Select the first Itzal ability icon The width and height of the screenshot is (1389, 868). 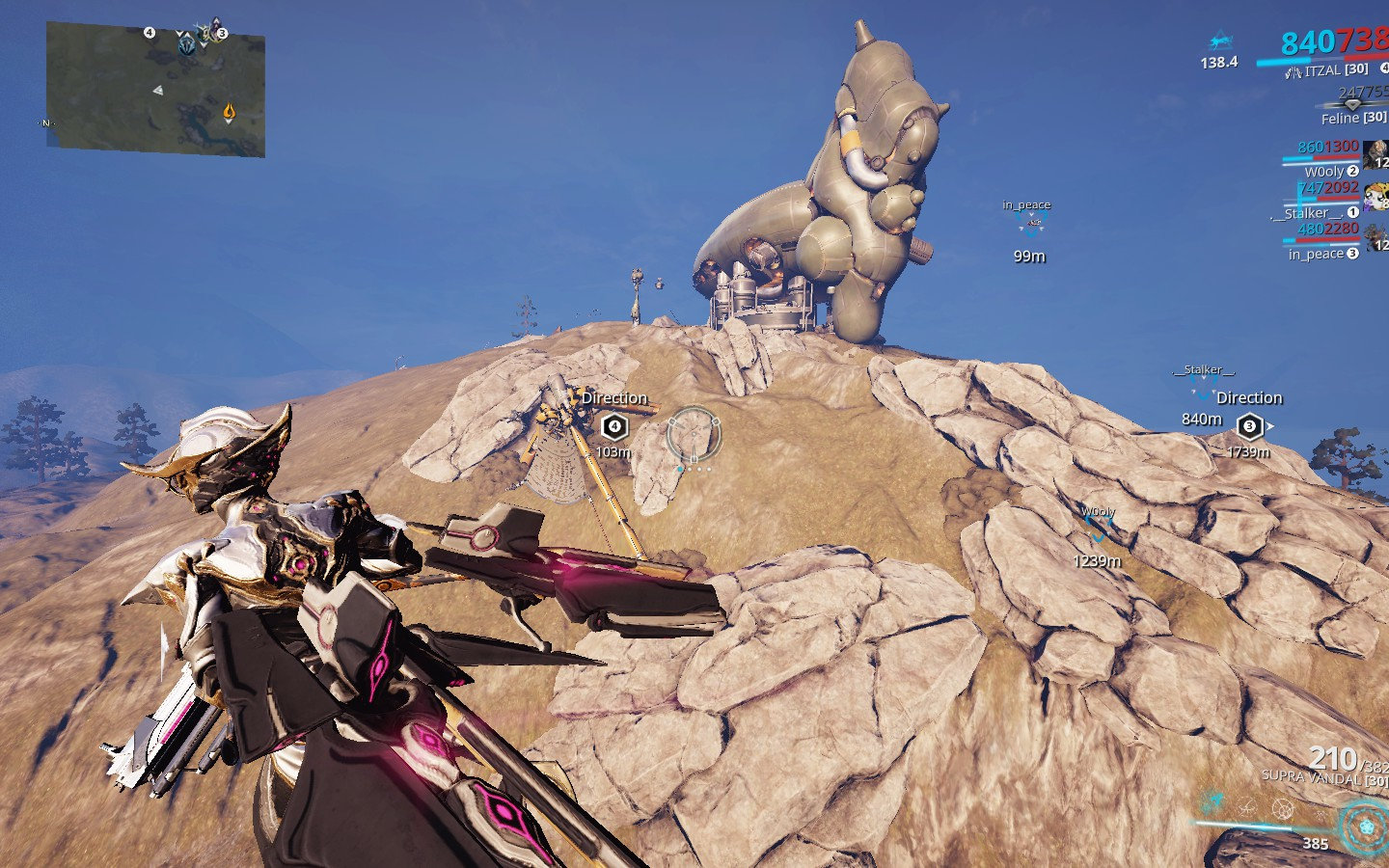tap(1213, 801)
